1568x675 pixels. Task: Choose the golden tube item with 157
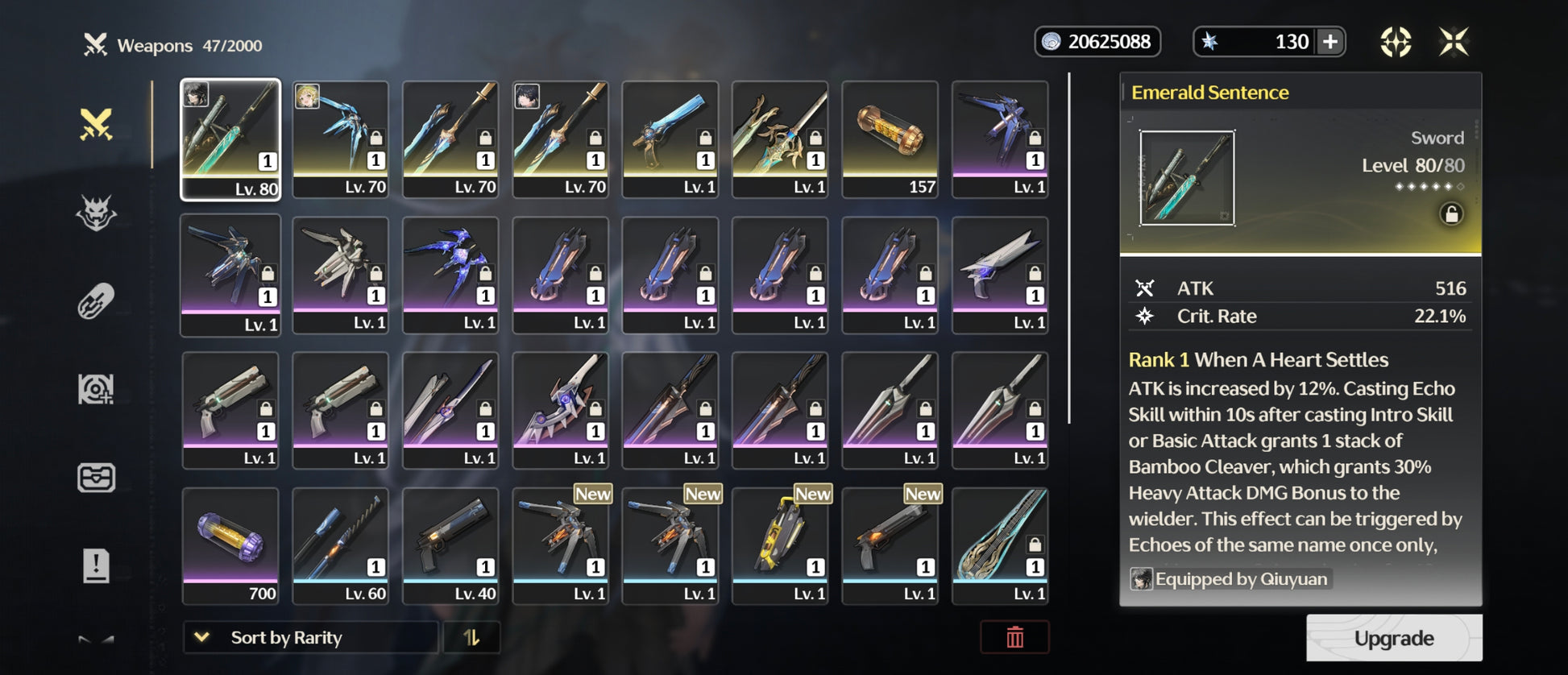pyautogui.click(x=890, y=139)
